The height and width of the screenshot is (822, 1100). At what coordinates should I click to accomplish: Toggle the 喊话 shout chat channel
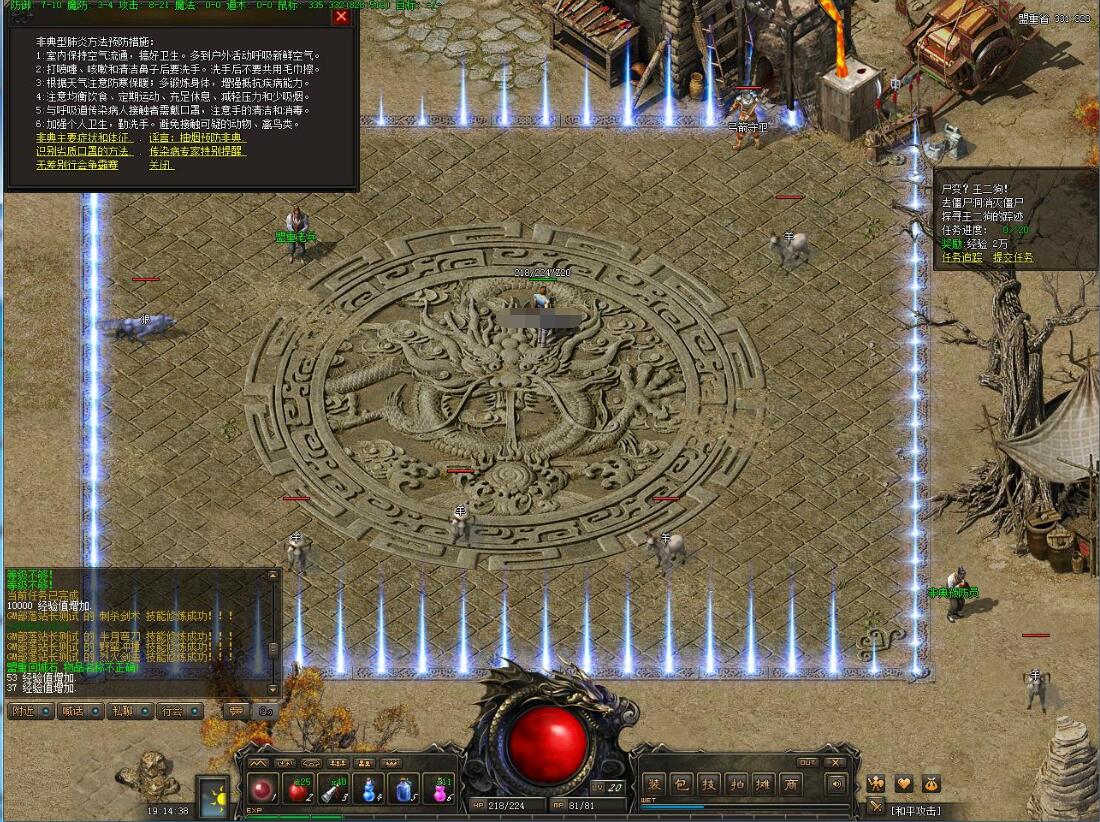tap(79, 711)
